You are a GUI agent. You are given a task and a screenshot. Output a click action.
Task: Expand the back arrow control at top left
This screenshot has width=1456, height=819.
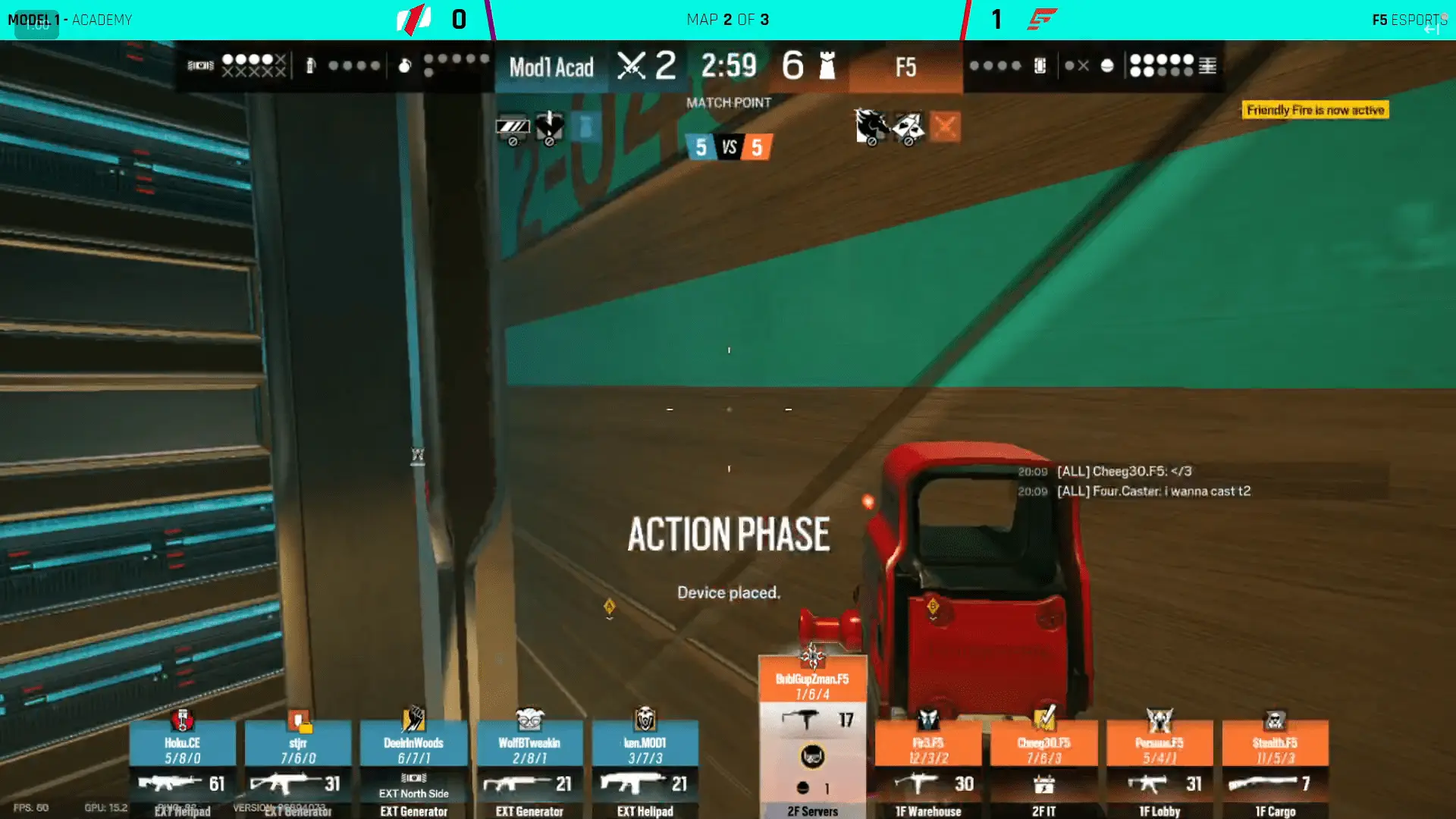pyautogui.click(x=35, y=24)
